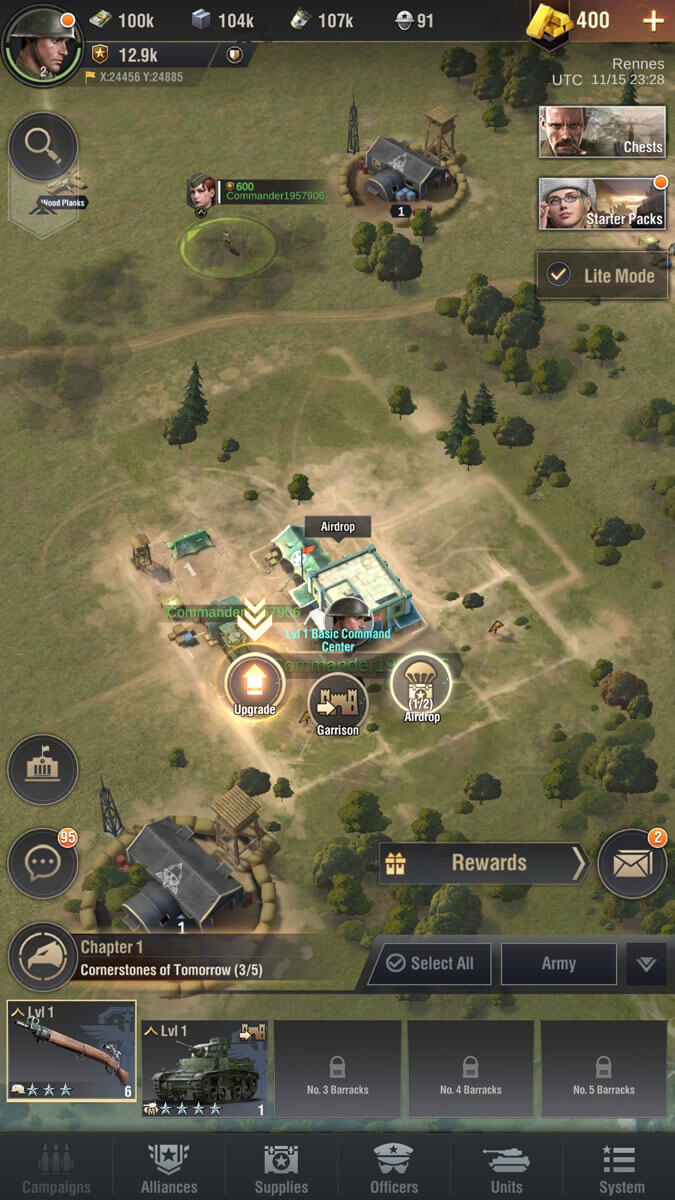Open the chat speech bubble
The image size is (675, 1200).
(43, 863)
